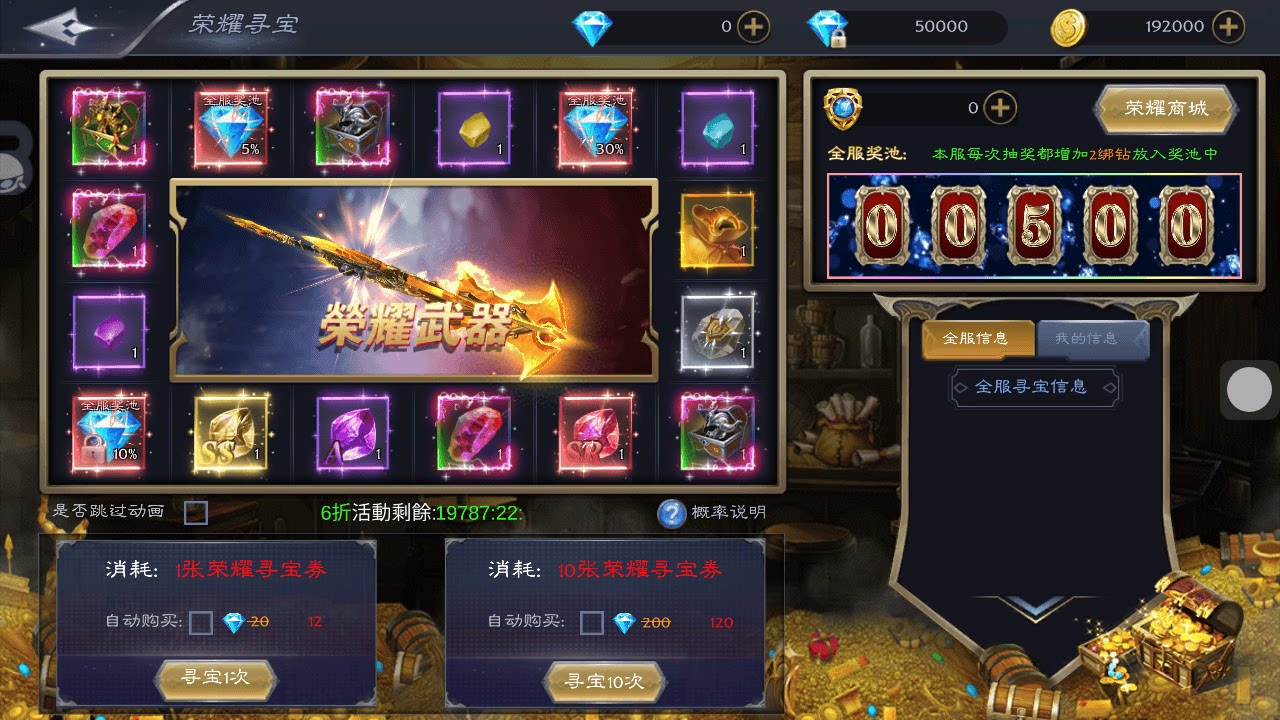Click the 30% 全服奖池 diamond icon
1280x720 pixels.
pyautogui.click(x=595, y=125)
